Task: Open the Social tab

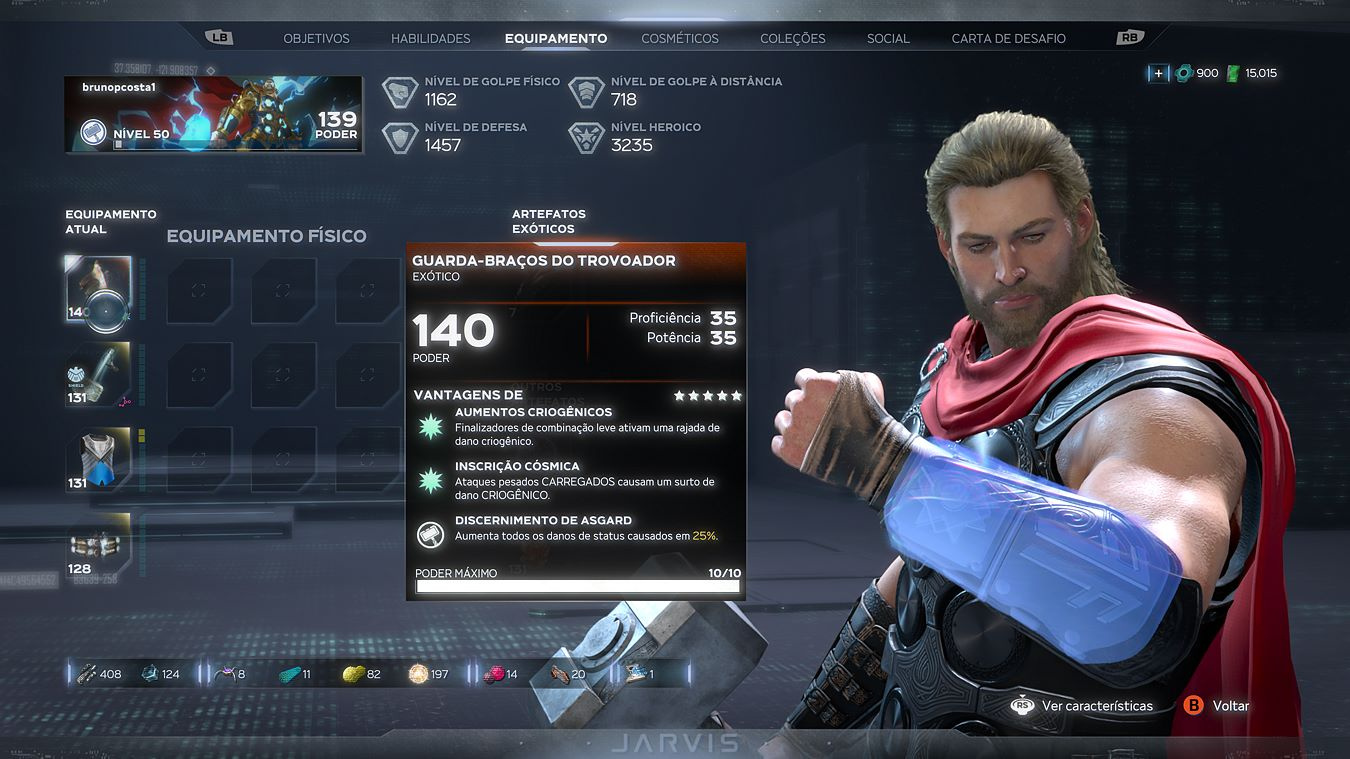Action: point(888,38)
